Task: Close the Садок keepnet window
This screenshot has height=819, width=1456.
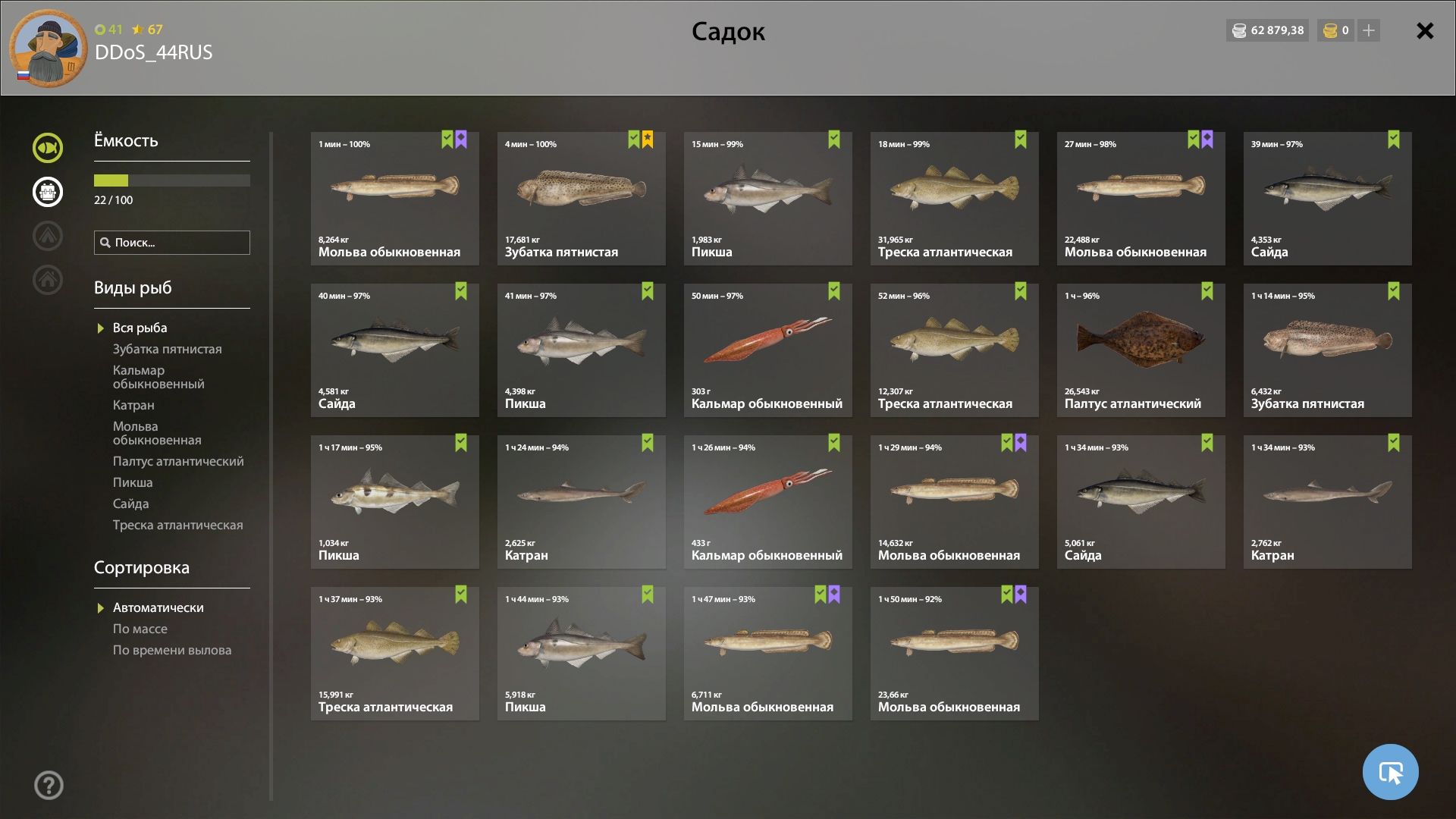Action: pyautogui.click(x=1425, y=31)
